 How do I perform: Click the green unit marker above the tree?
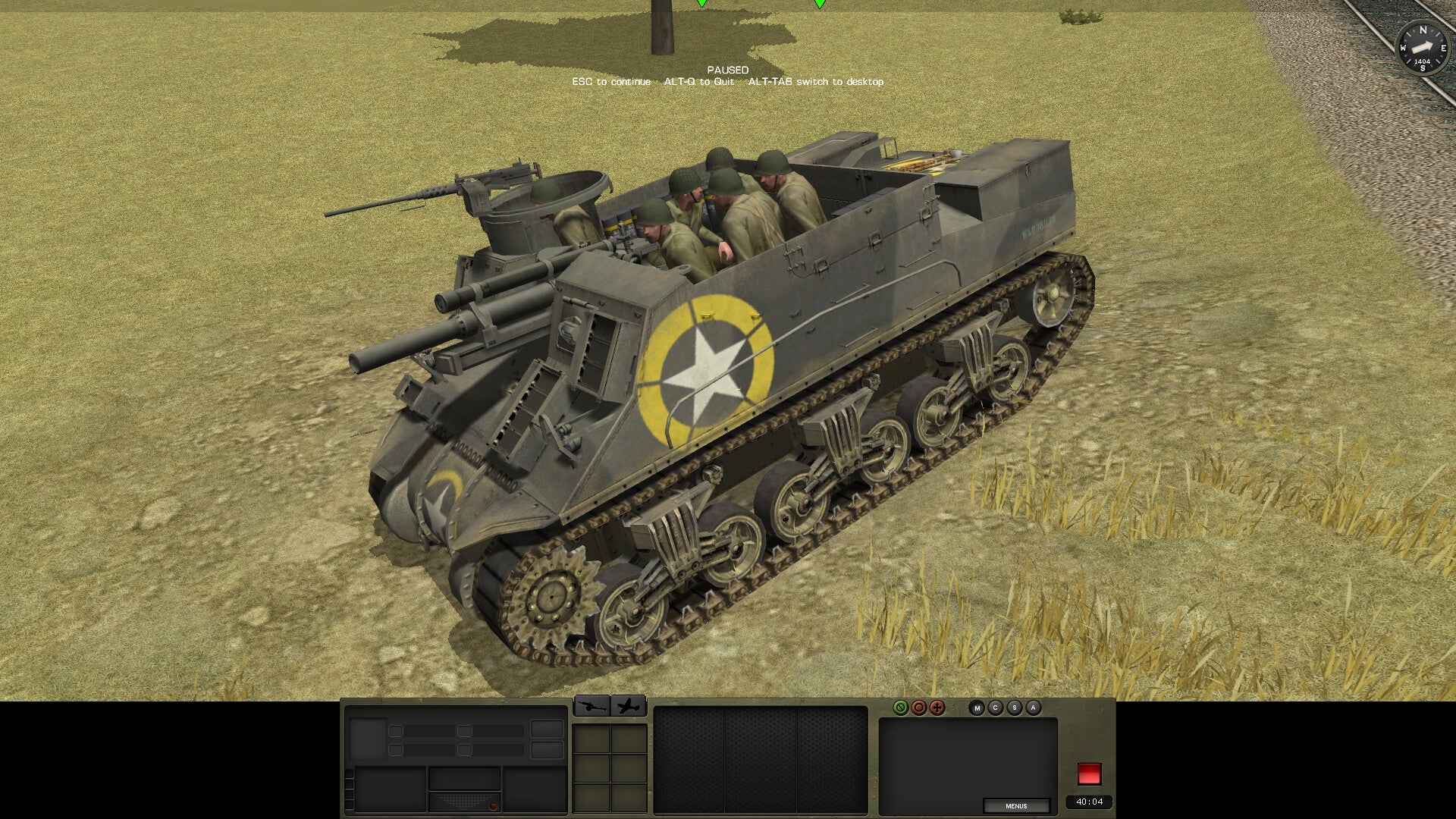click(701, 5)
